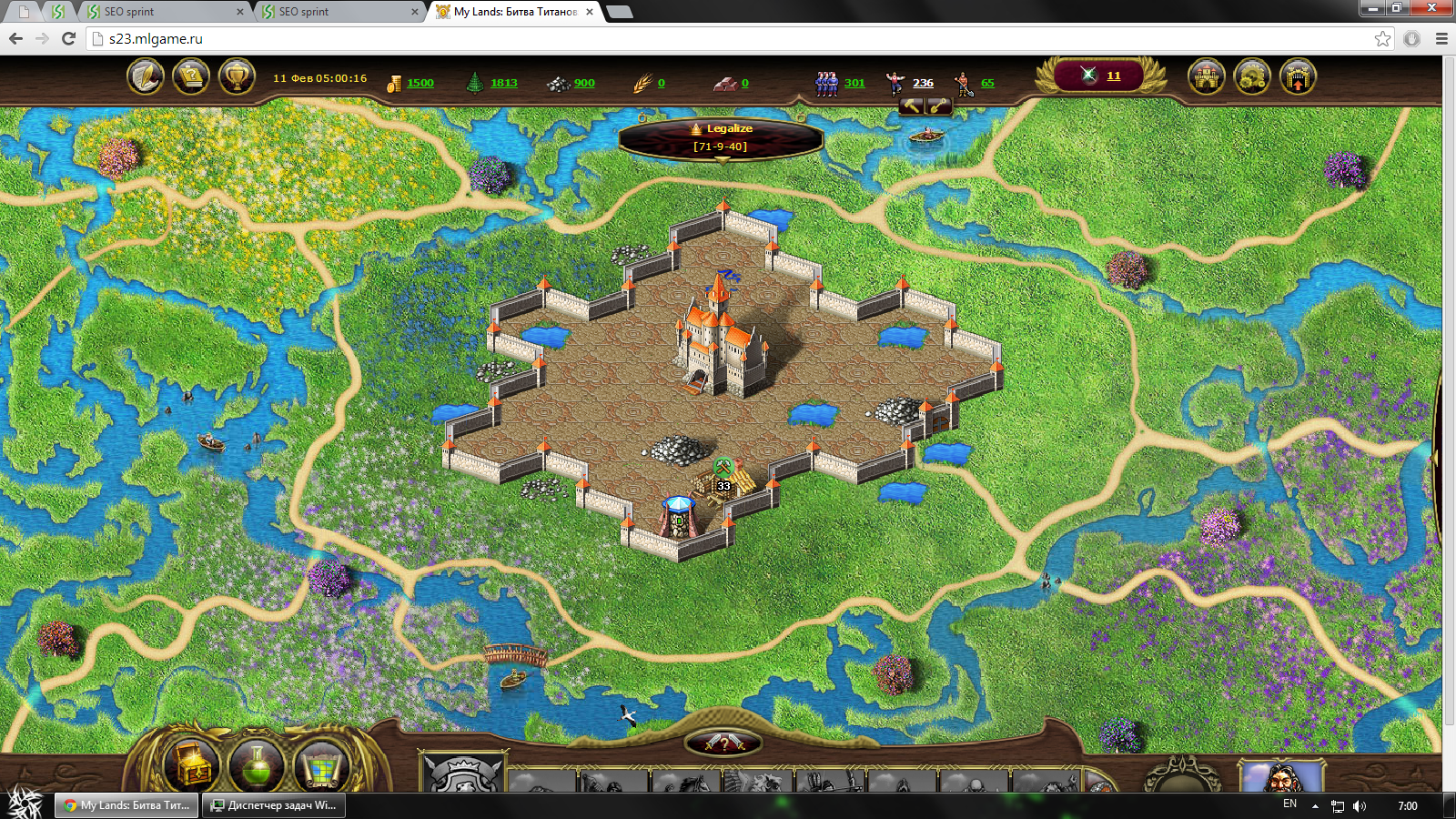Open the castle town view icon
The height and width of the screenshot is (819, 1456).
click(1207, 76)
